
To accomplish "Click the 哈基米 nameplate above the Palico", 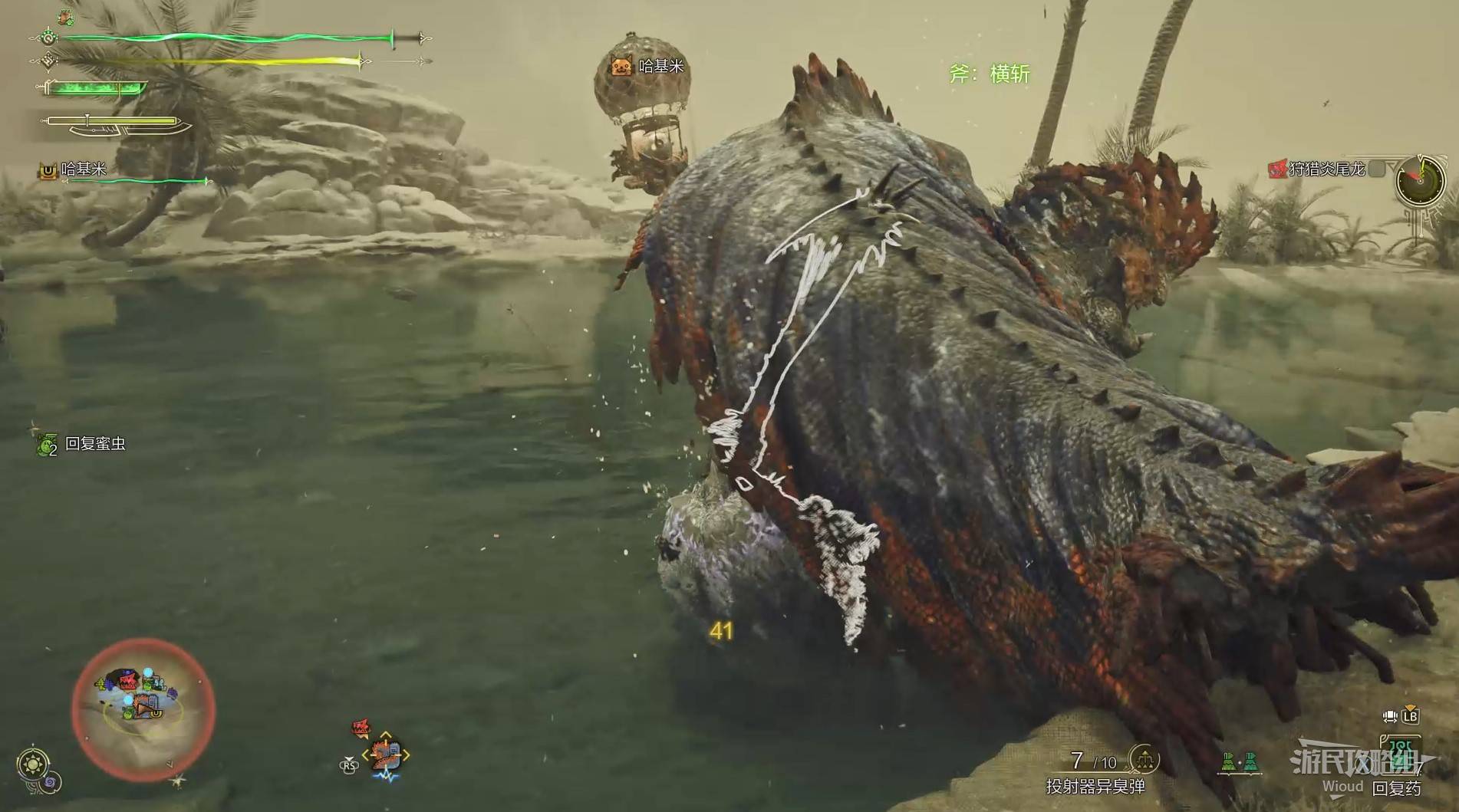I will tap(647, 67).
